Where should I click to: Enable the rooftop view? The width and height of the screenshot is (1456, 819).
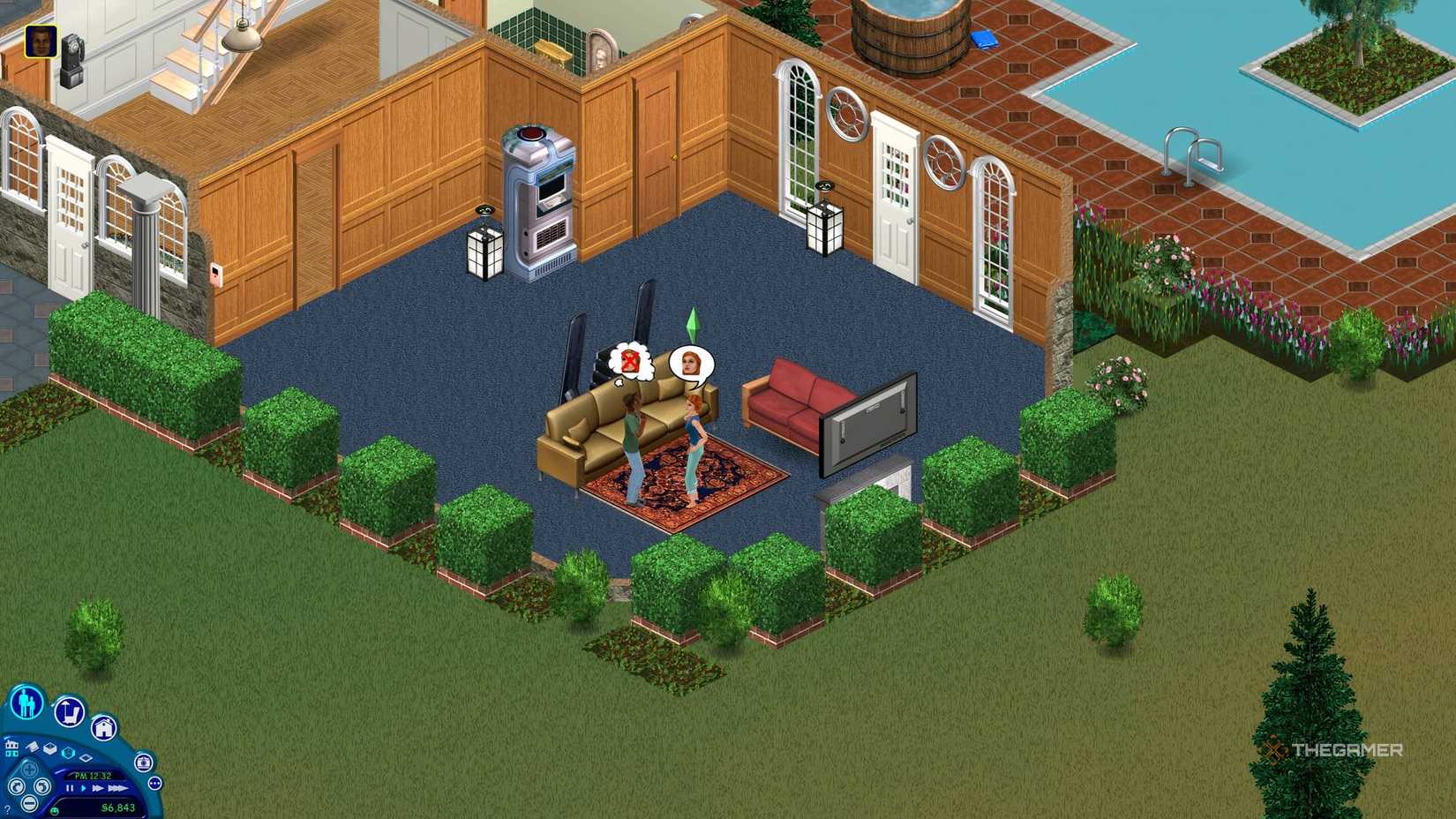click(x=85, y=758)
